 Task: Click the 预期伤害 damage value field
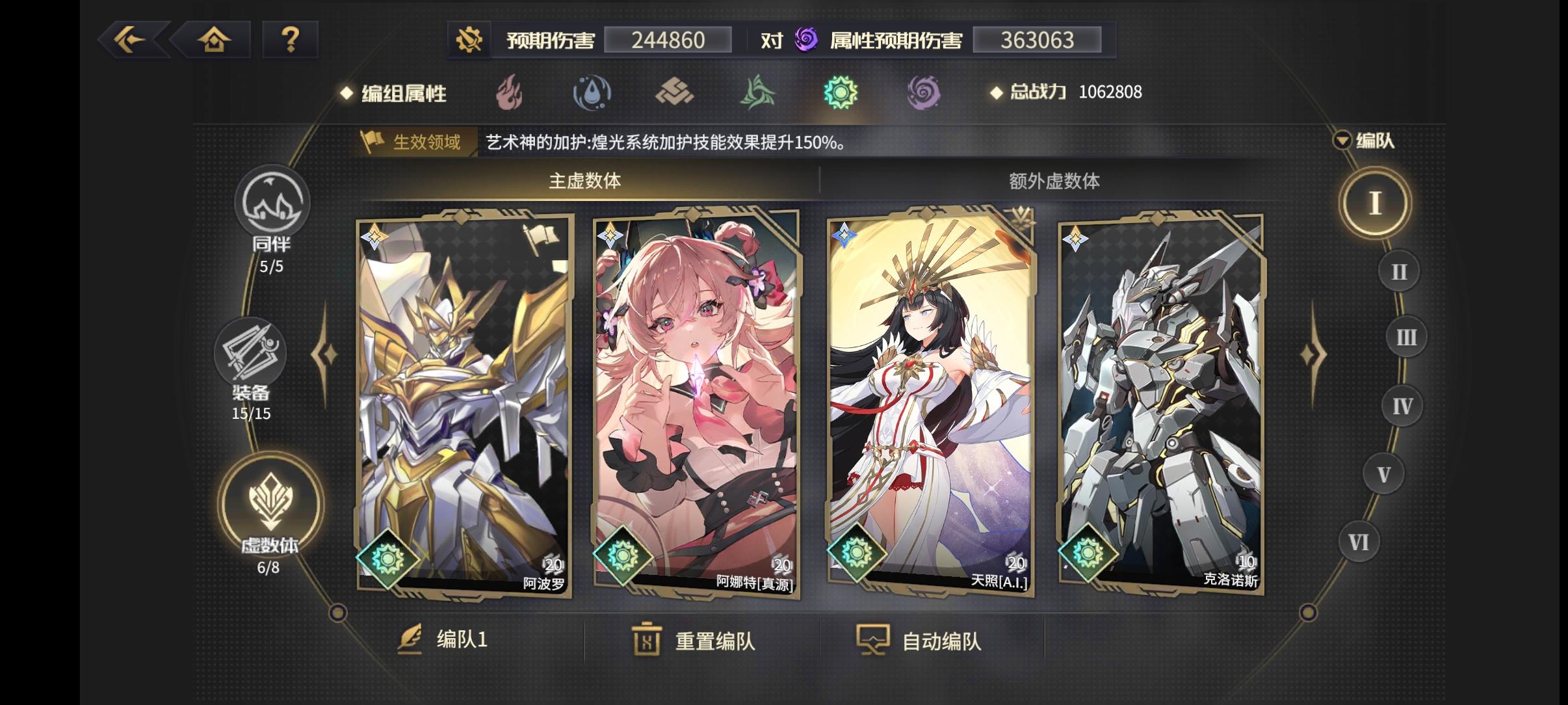[x=668, y=40]
